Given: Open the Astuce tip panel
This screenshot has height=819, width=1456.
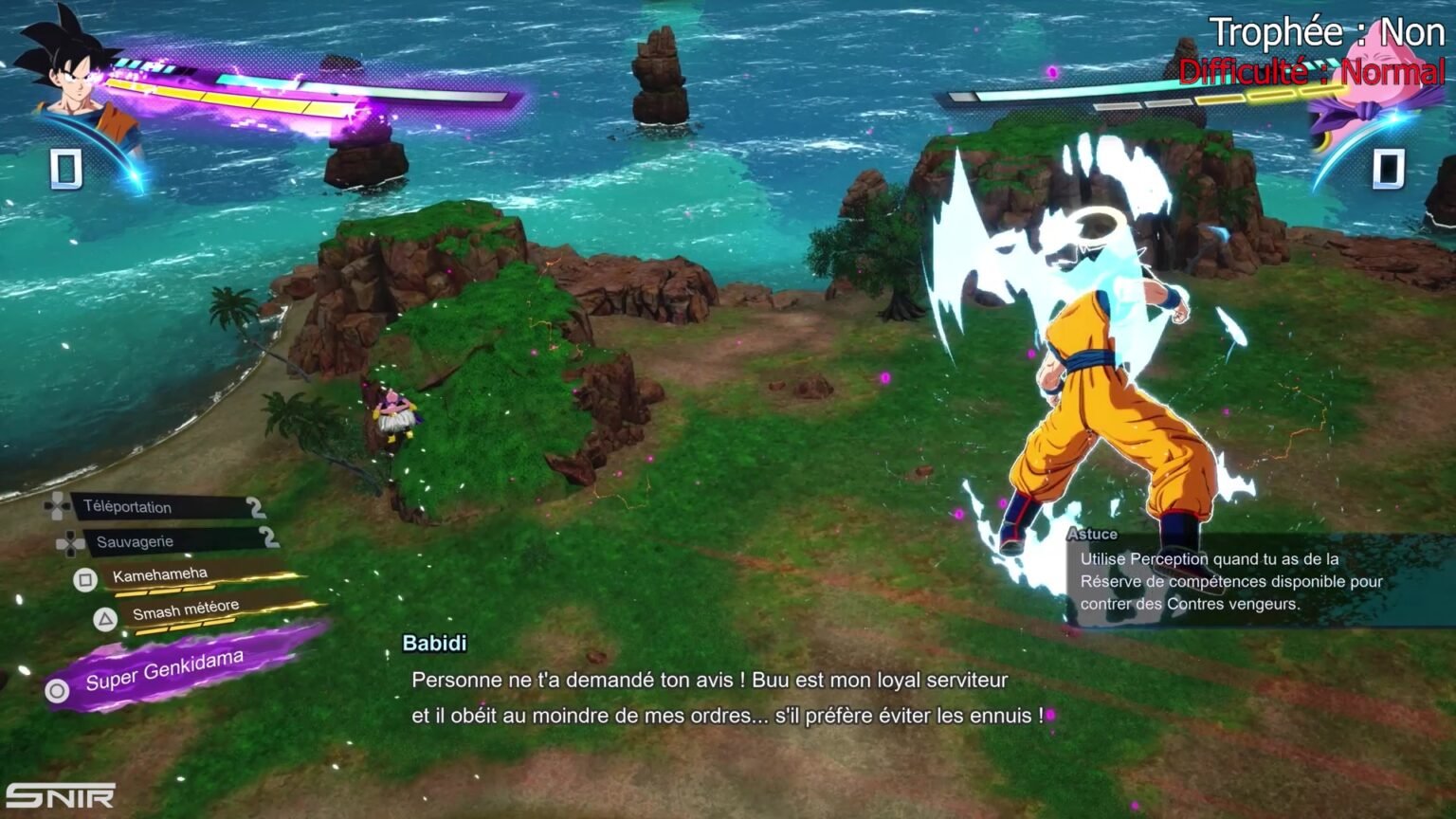Looking at the screenshot, I should pyautogui.click(x=1251, y=578).
